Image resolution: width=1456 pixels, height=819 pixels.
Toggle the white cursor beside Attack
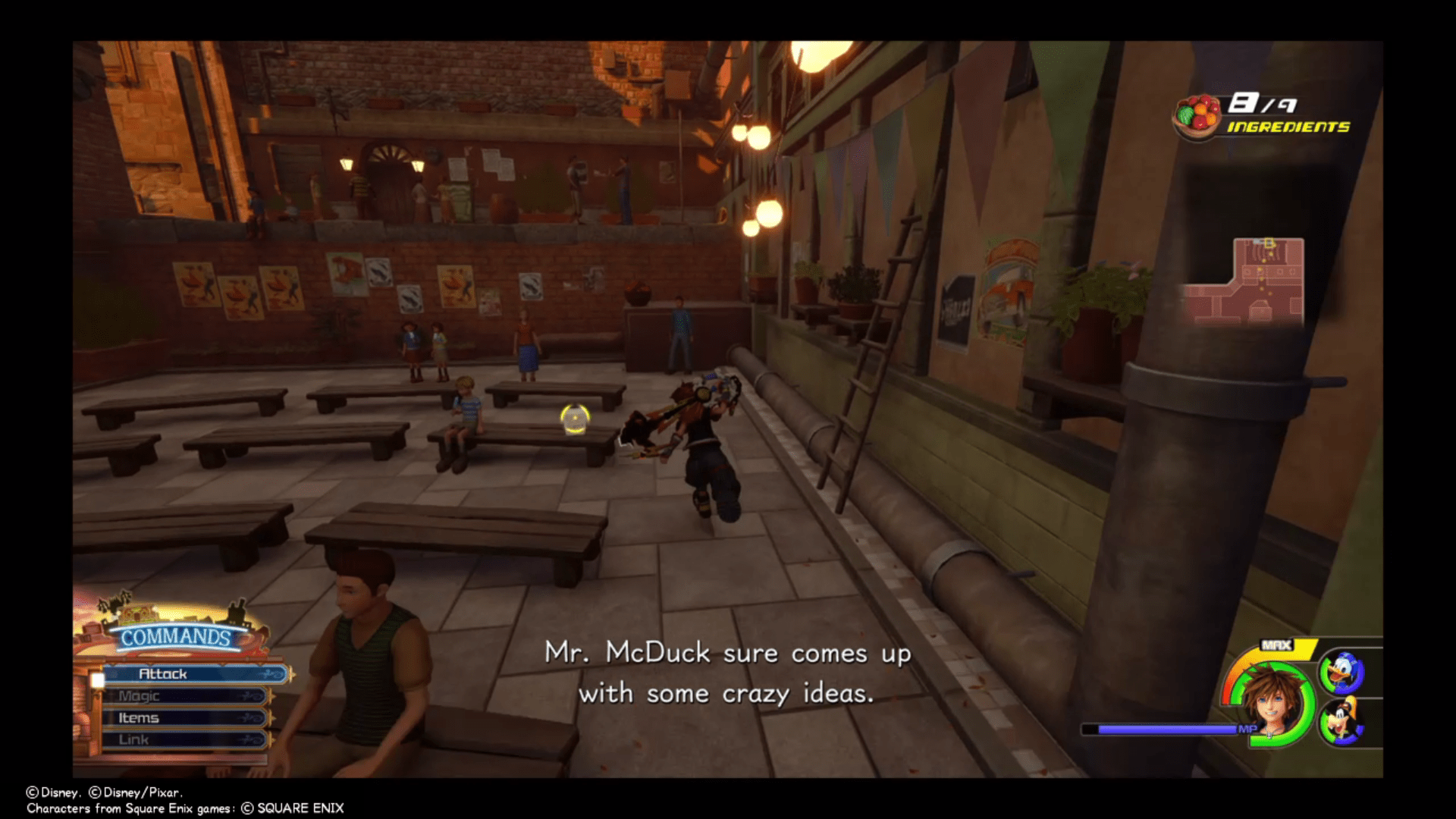[98, 679]
